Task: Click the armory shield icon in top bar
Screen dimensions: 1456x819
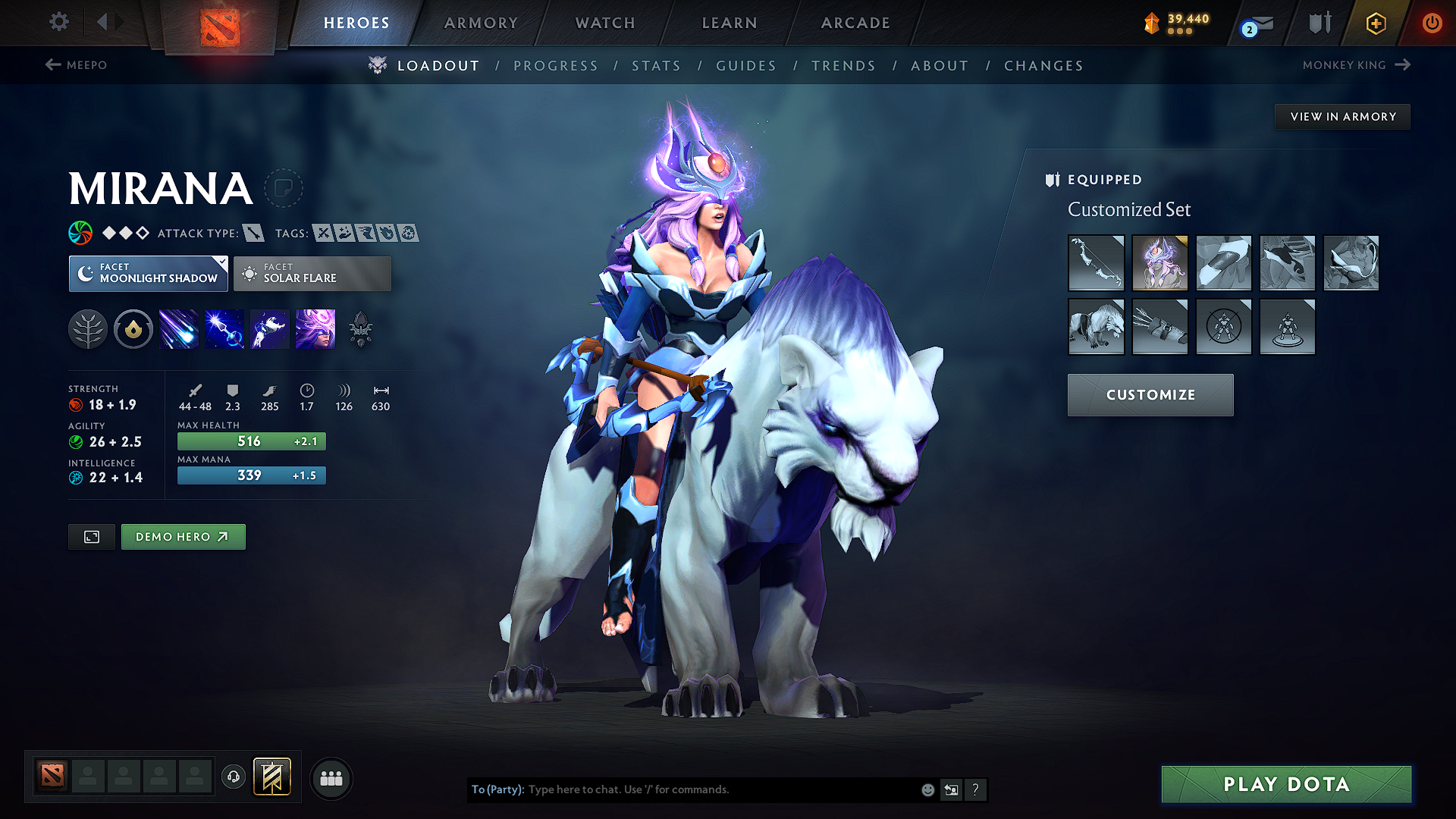Action: (x=1318, y=23)
